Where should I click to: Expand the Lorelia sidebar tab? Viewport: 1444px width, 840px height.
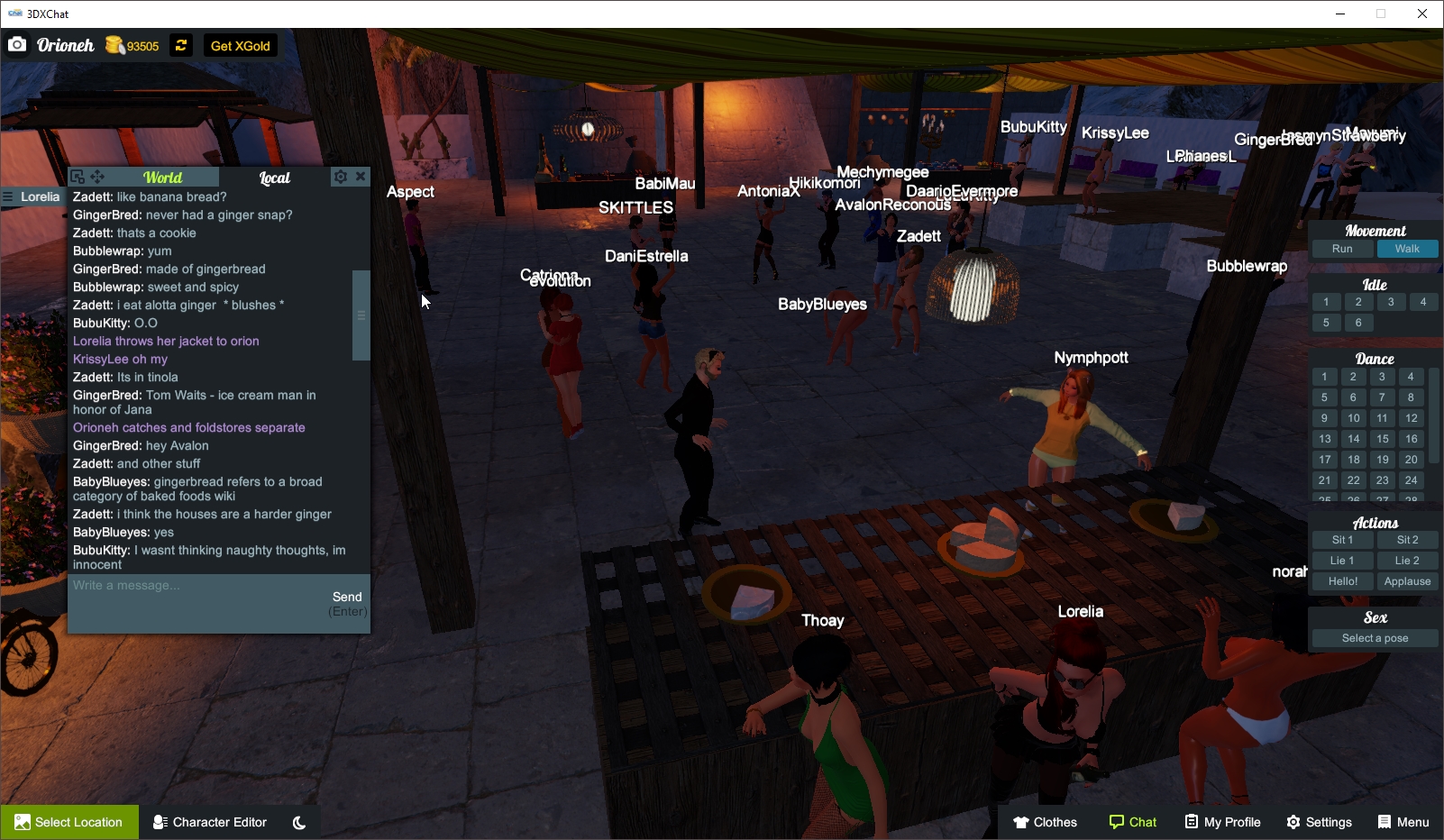click(36, 196)
